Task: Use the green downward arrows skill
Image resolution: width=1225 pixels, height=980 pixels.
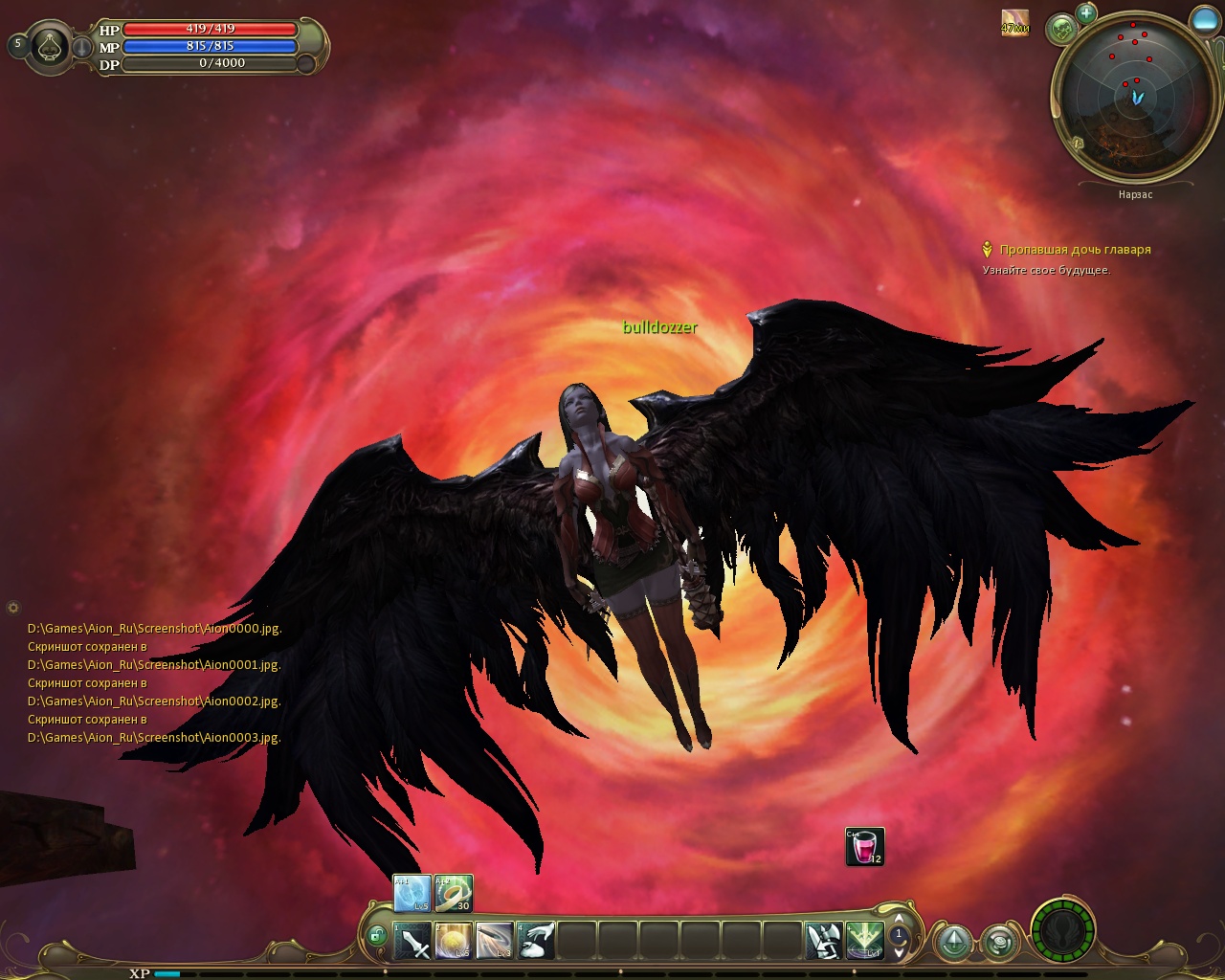Action: [x=865, y=942]
